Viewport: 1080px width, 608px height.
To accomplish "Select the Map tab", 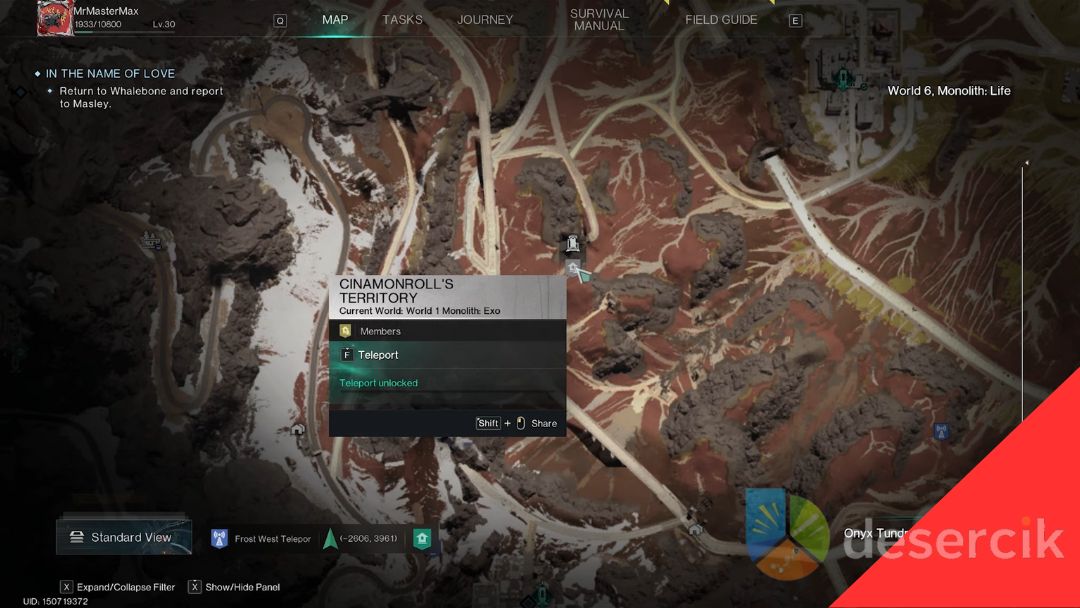I will 335,20.
